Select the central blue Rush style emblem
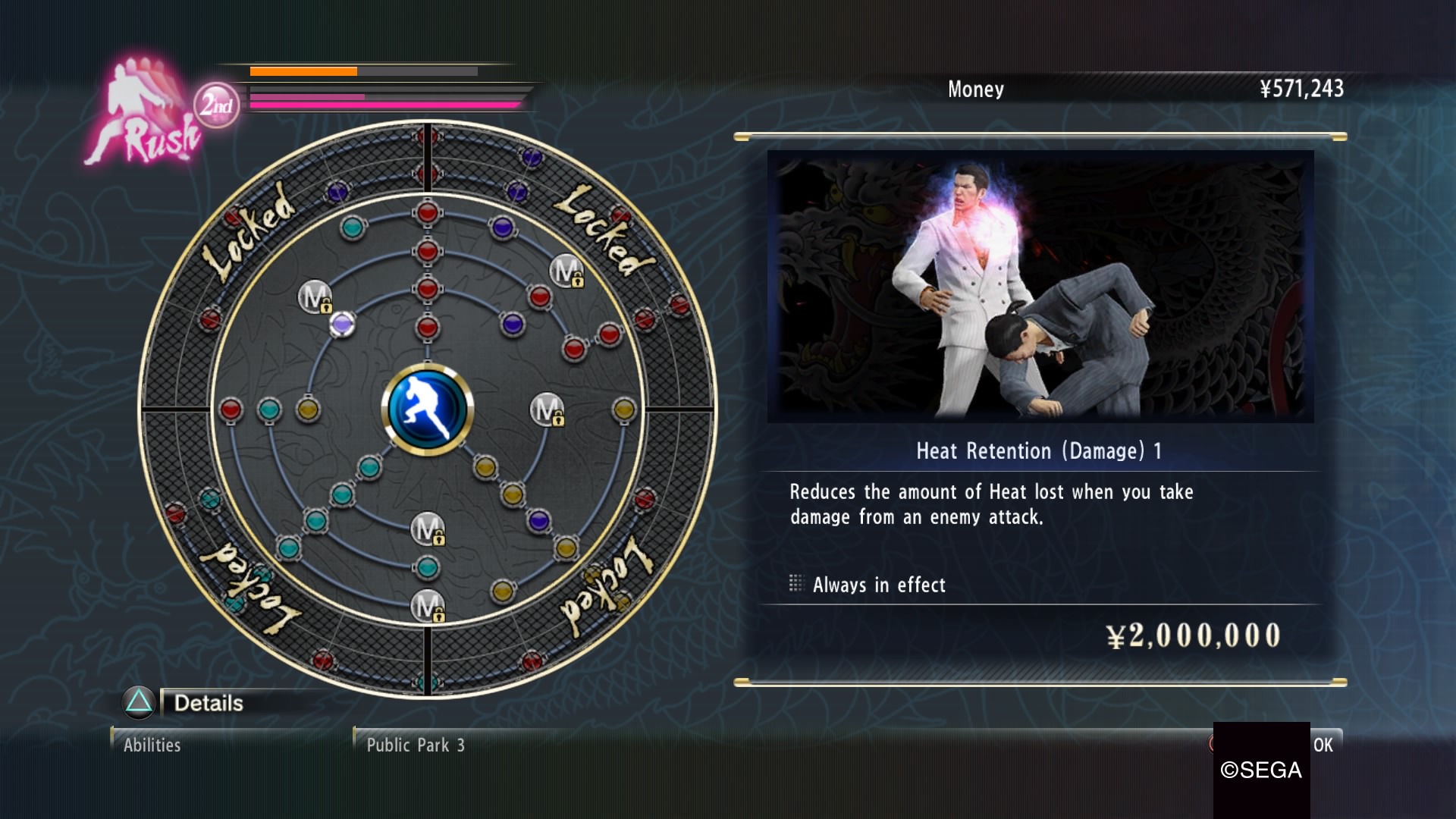 (428, 409)
